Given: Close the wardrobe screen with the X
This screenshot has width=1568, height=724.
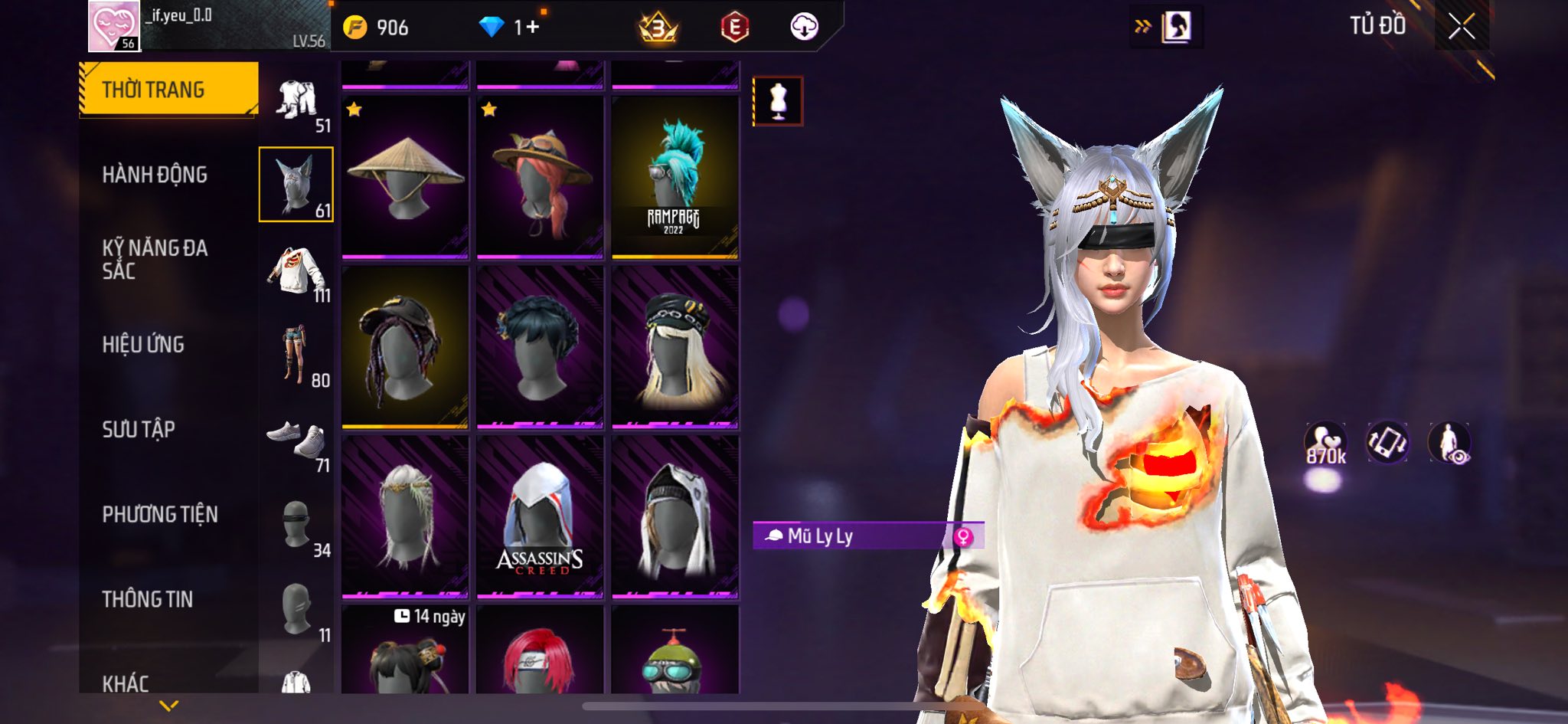Looking at the screenshot, I should tap(1461, 27).
